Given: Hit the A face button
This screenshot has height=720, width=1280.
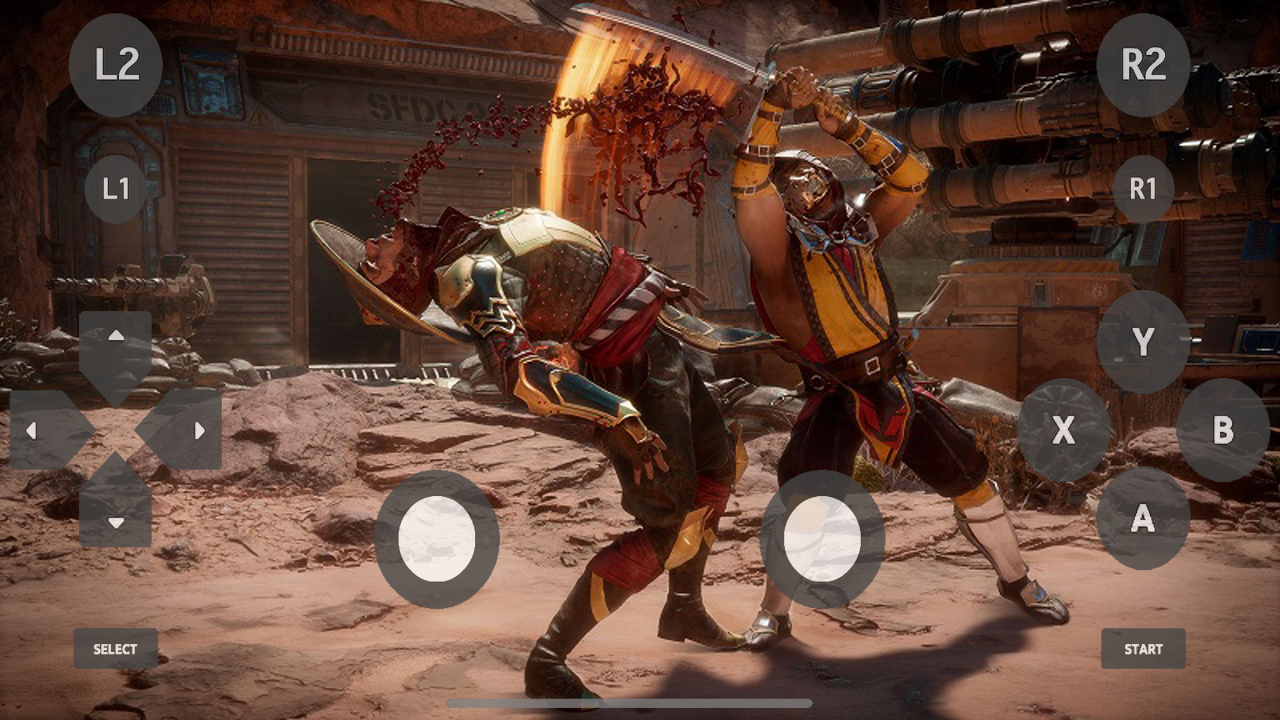Looking at the screenshot, I should 1143,518.
